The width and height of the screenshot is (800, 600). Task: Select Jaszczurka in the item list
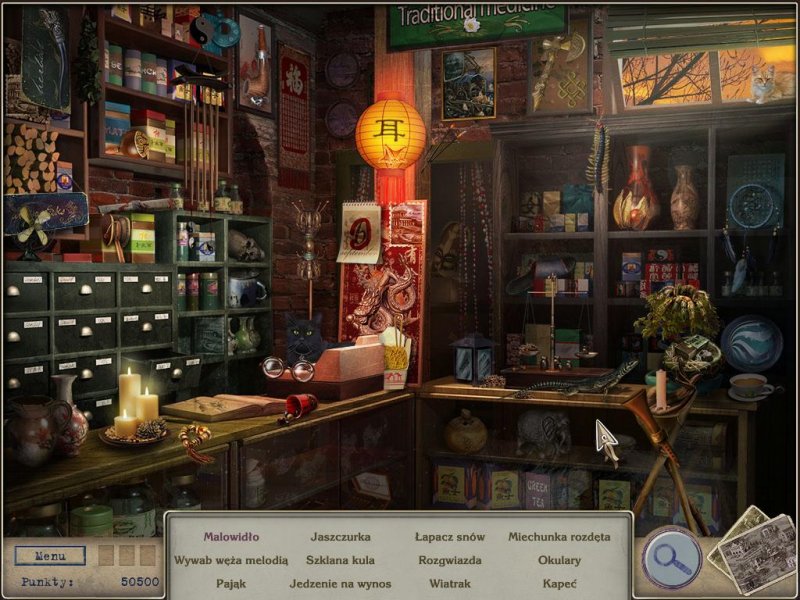pos(340,537)
